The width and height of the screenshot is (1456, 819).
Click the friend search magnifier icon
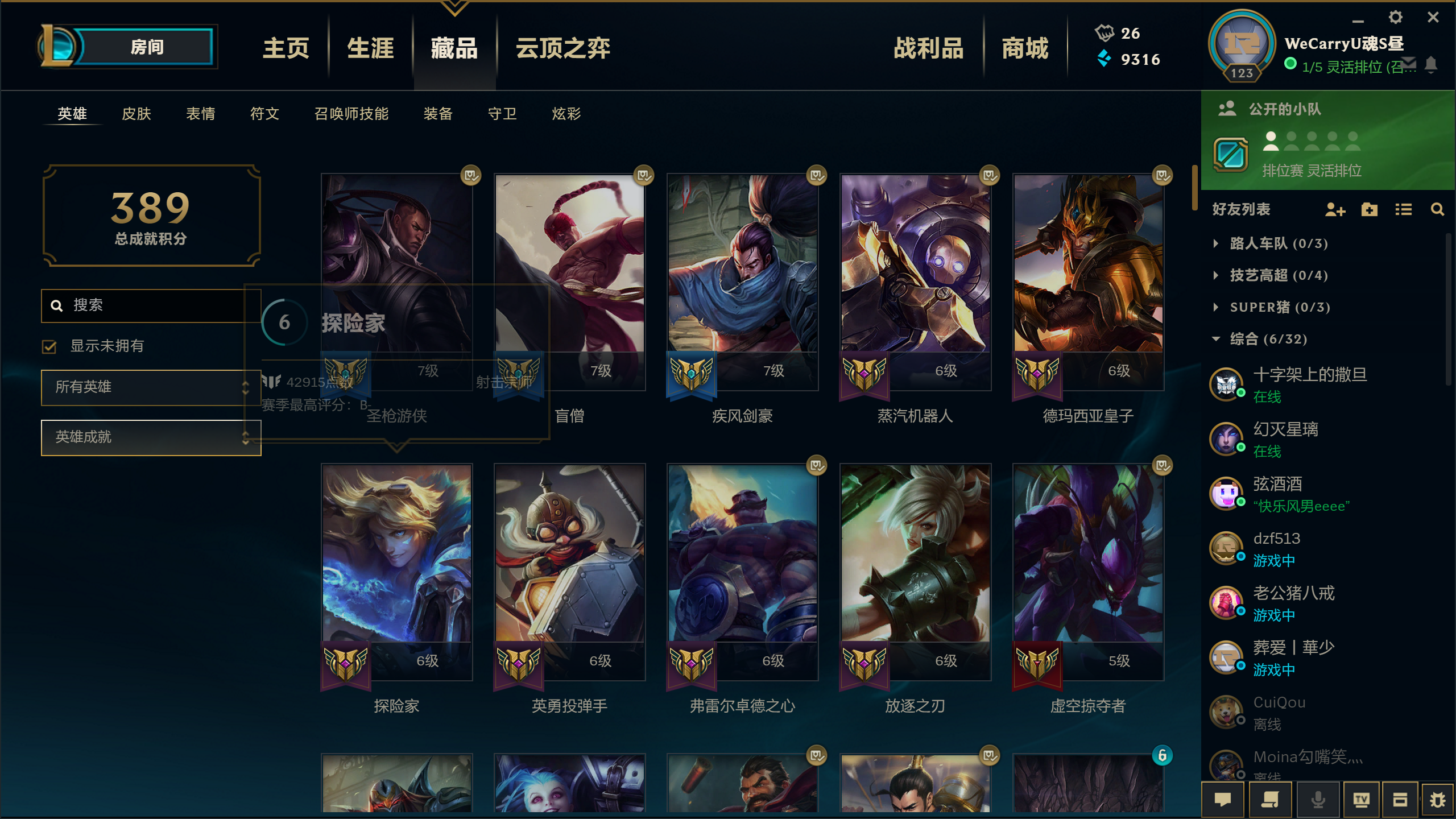[x=1438, y=210]
